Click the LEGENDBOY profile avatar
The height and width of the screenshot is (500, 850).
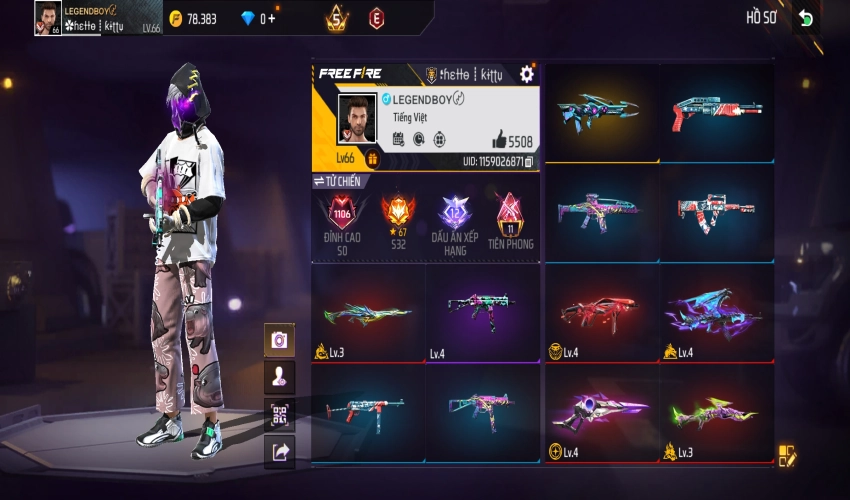pos(357,119)
